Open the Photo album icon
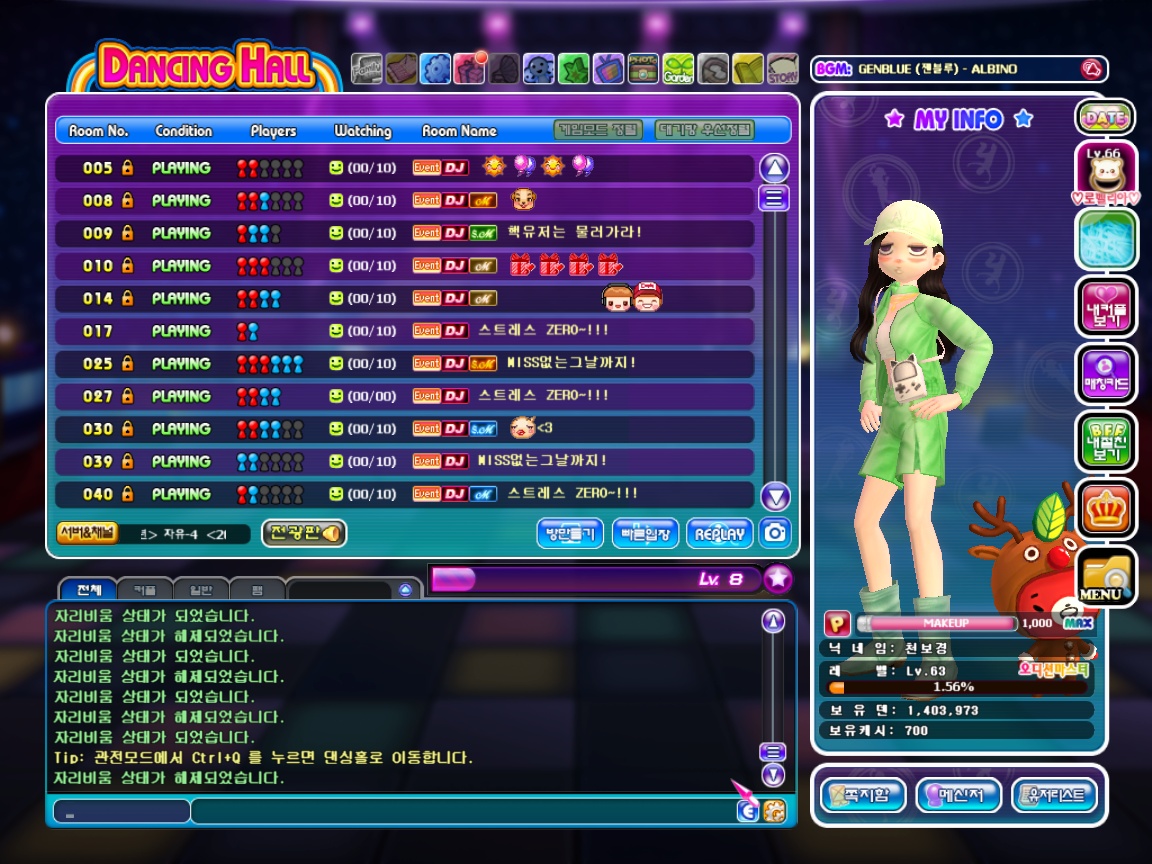 (643, 68)
